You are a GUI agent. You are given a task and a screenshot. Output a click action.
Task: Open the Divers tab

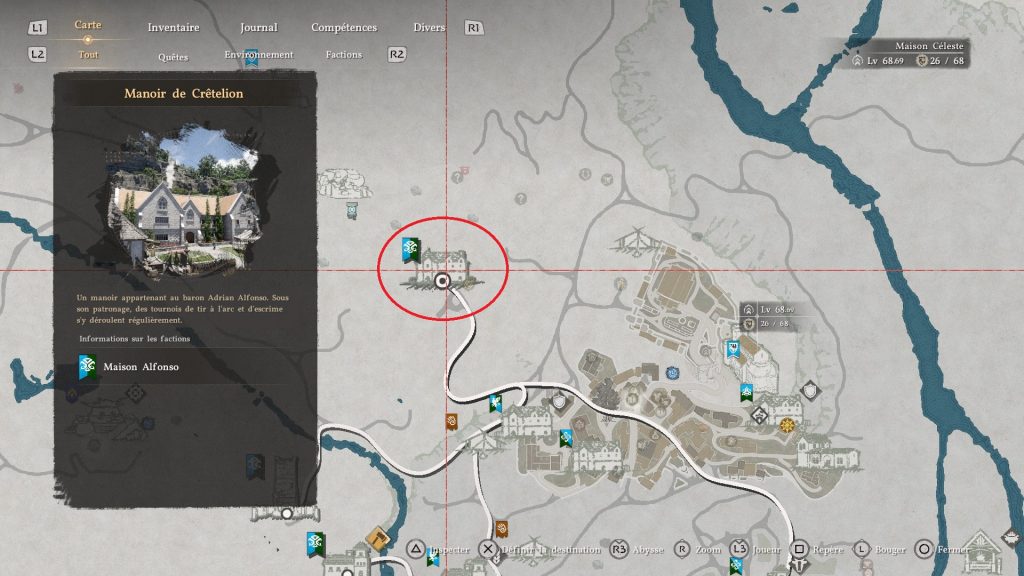tap(429, 28)
